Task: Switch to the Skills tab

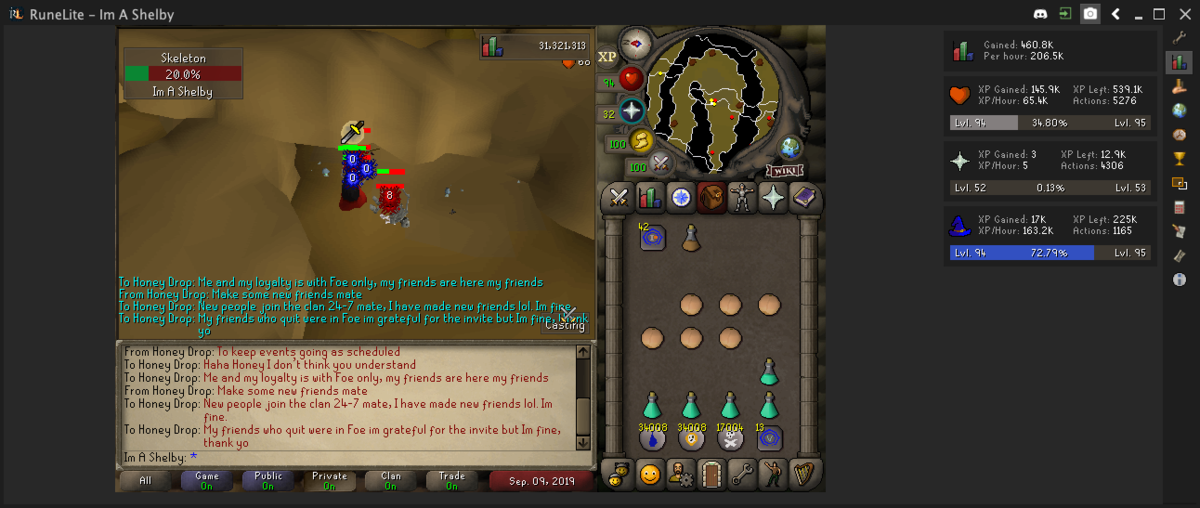Action: [x=650, y=198]
